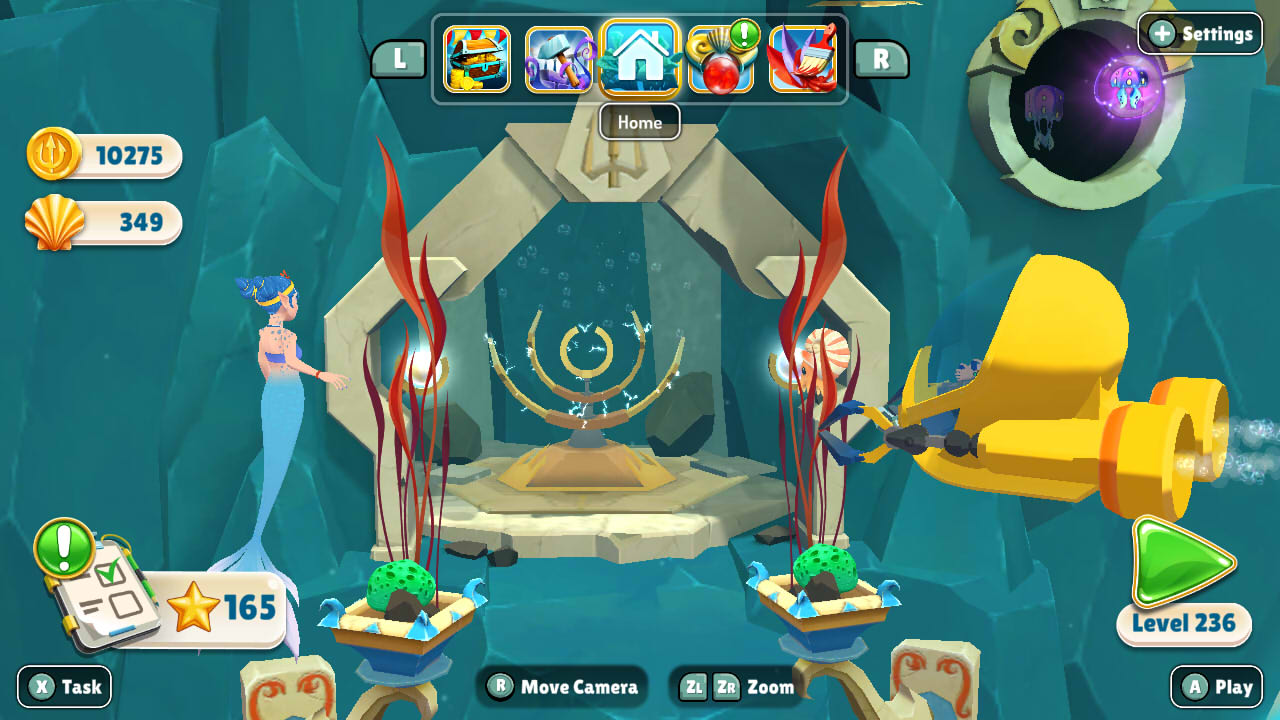
Task: Click the Home tab house icon
Action: (x=643, y=58)
